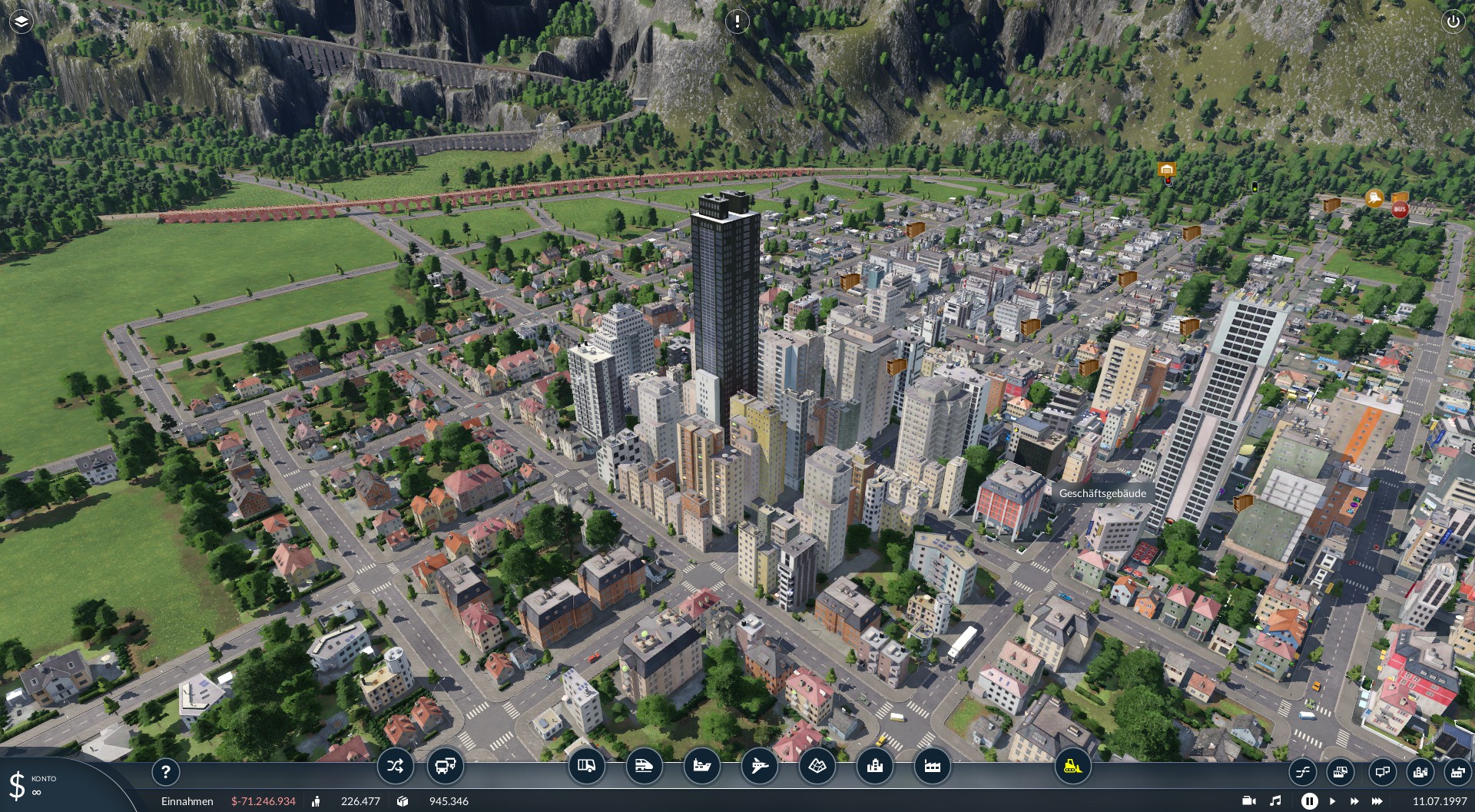1475x812 pixels.
Task: Open the airplane and airport construction menu
Action: pyautogui.click(x=759, y=766)
